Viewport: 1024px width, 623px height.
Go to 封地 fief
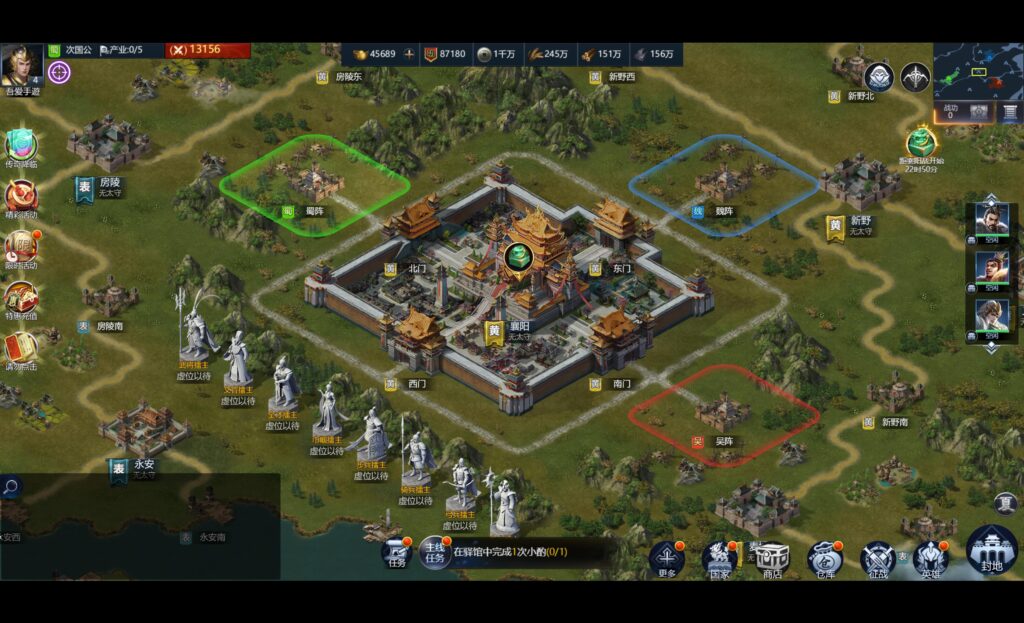coord(991,550)
